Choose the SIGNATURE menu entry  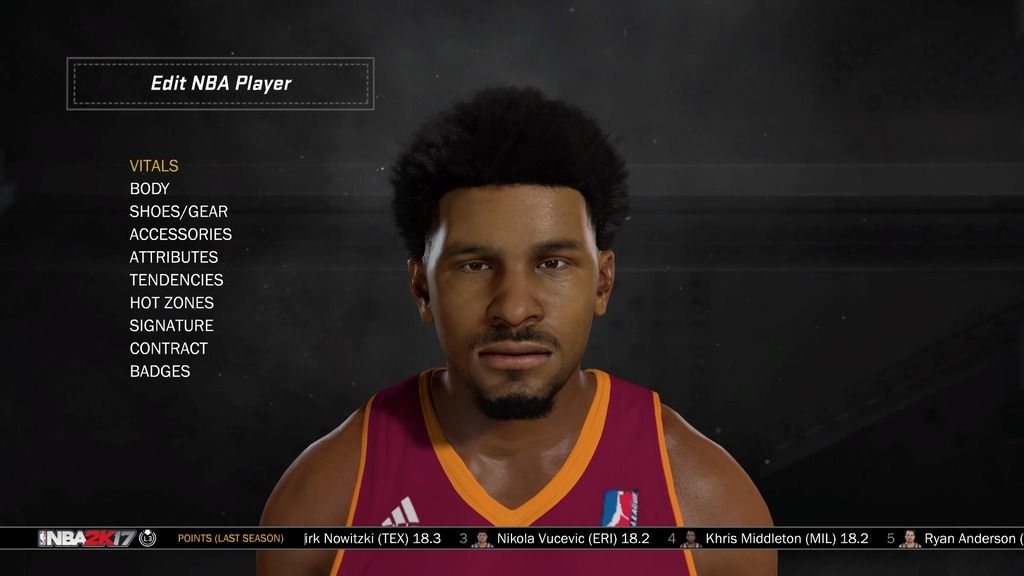tap(171, 326)
